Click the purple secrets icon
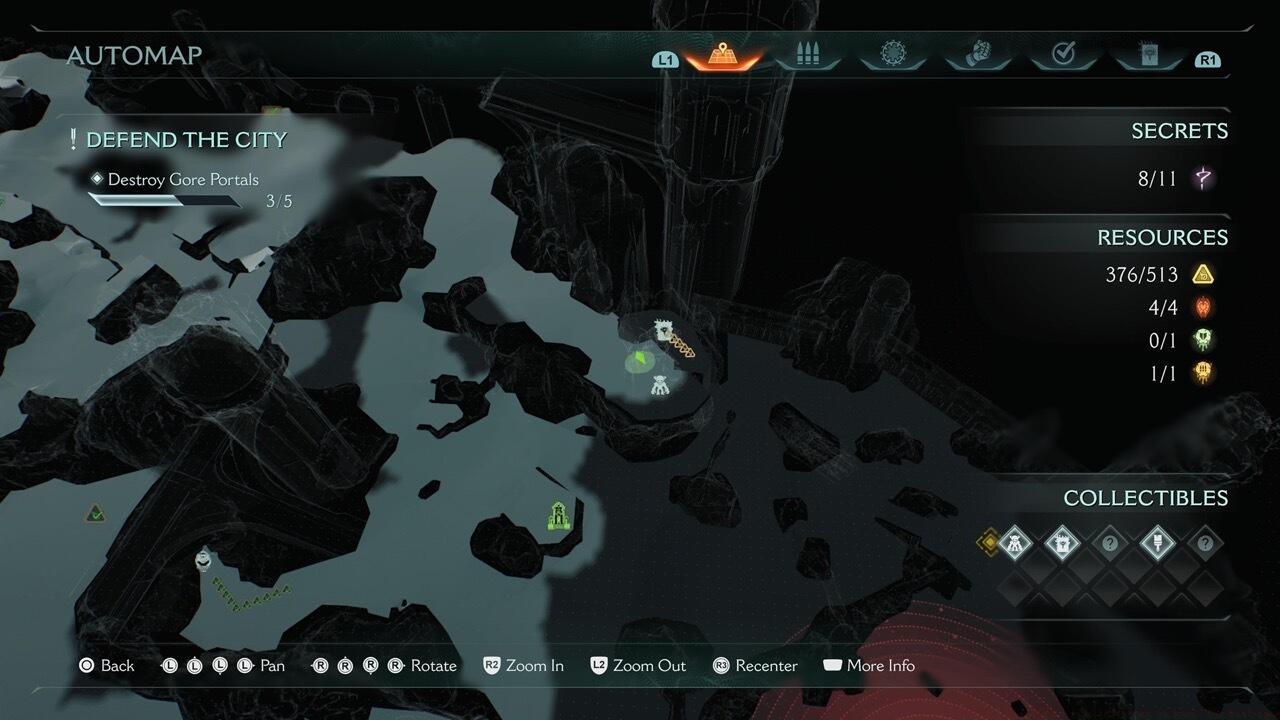The height and width of the screenshot is (720, 1280). (x=1204, y=179)
